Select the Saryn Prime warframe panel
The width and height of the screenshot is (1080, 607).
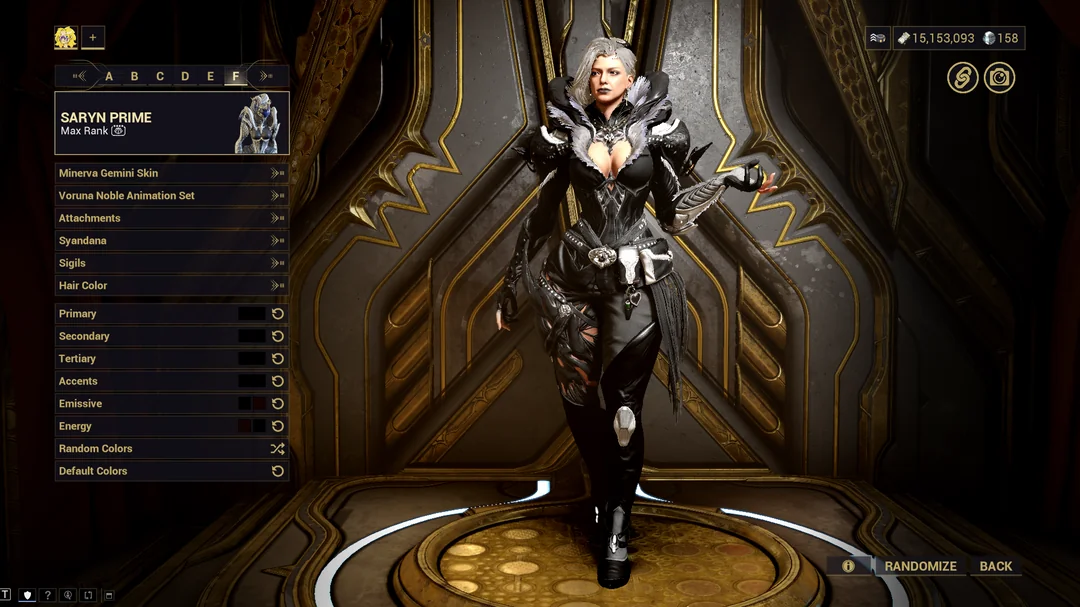tap(171, 123)
